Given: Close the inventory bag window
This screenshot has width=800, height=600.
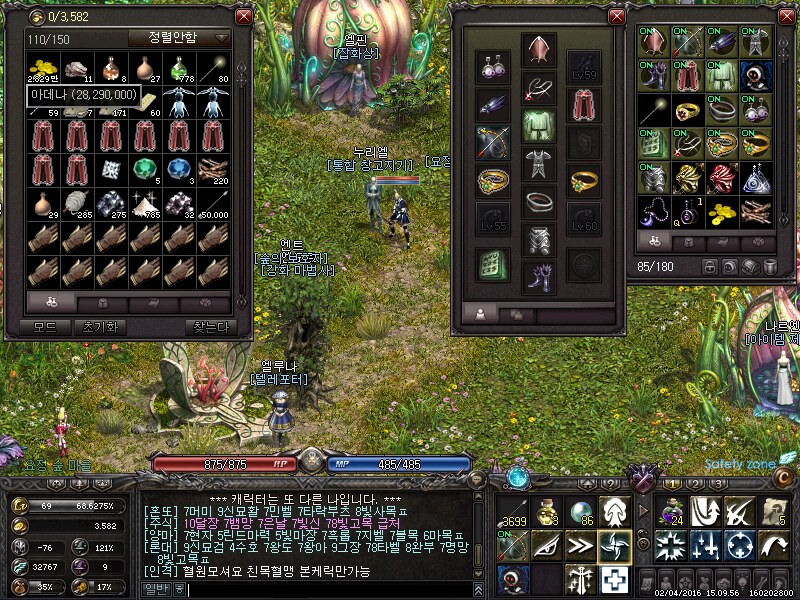Looking at the screenshot, I should click(x=784, y=16).
